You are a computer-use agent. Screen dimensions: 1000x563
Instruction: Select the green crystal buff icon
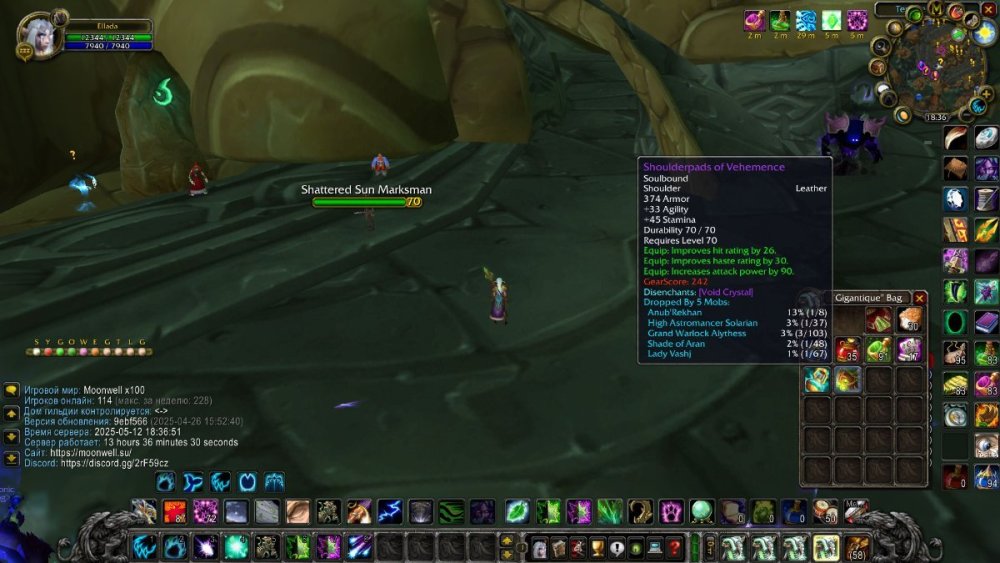point(831,21)
